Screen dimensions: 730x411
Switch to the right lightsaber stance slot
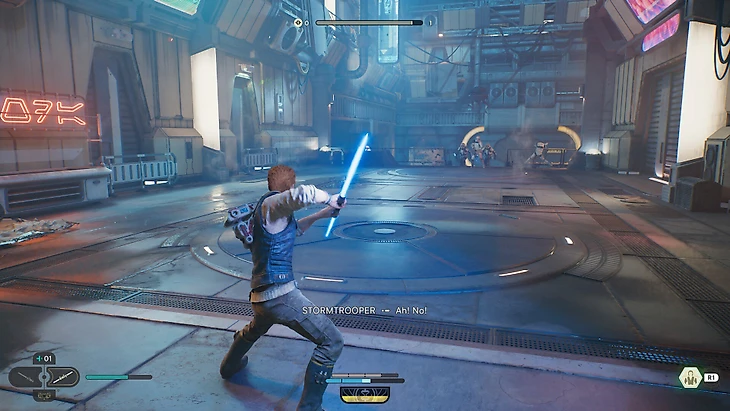pyautogui.click(x=63, y=377)
